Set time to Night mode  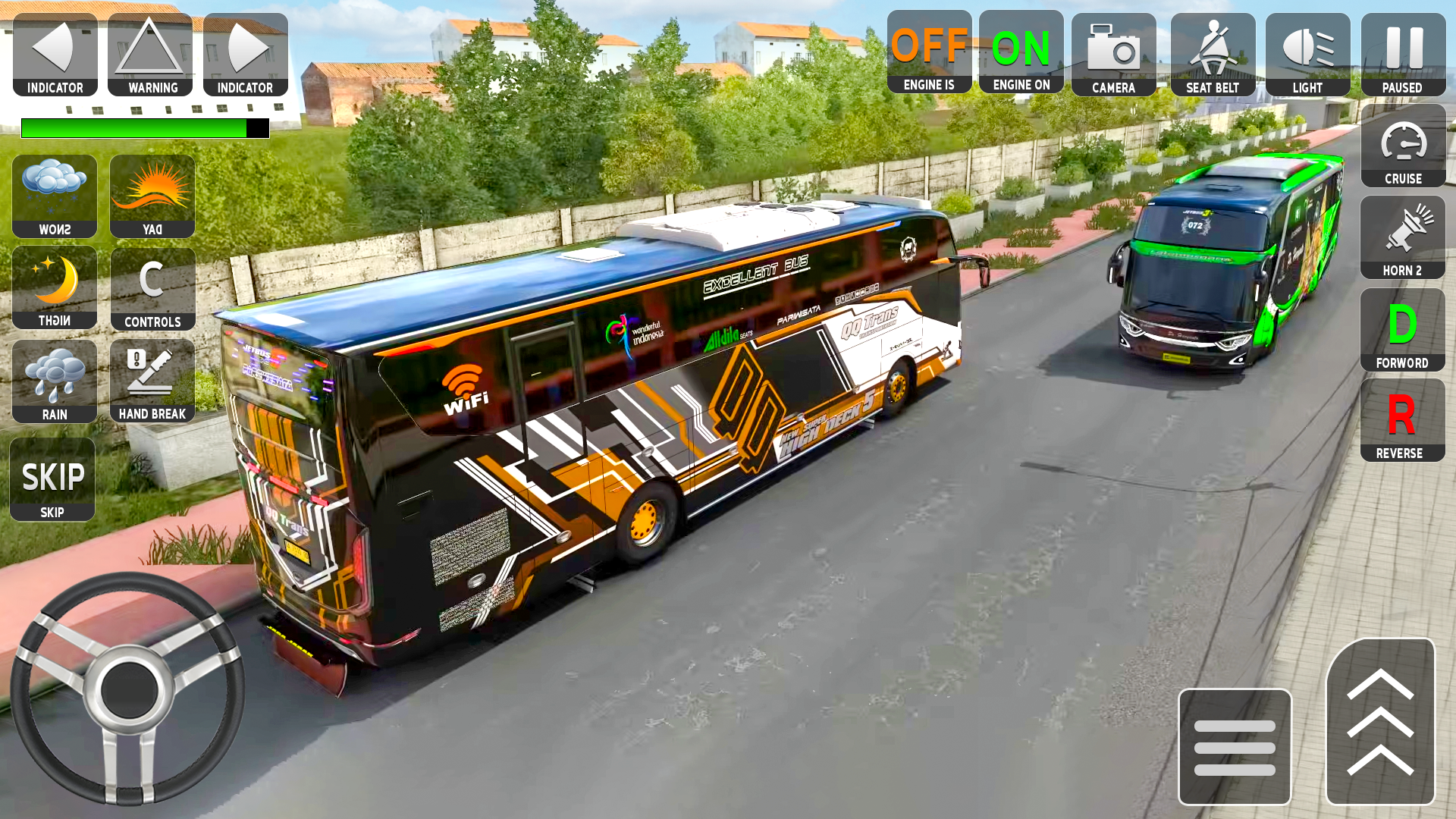[54, 287]
